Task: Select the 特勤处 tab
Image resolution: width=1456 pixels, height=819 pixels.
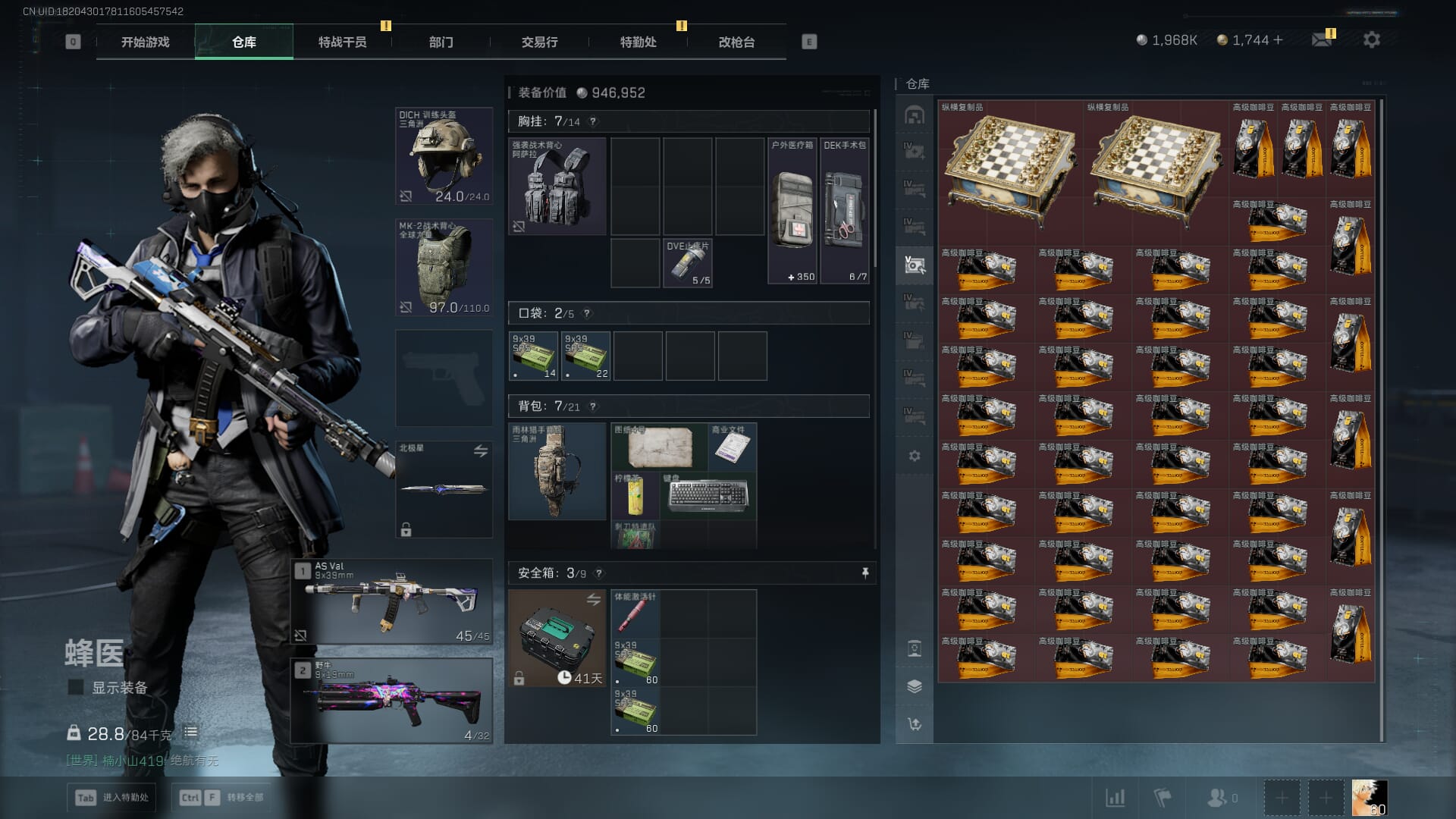Action: tap(638, 42)
